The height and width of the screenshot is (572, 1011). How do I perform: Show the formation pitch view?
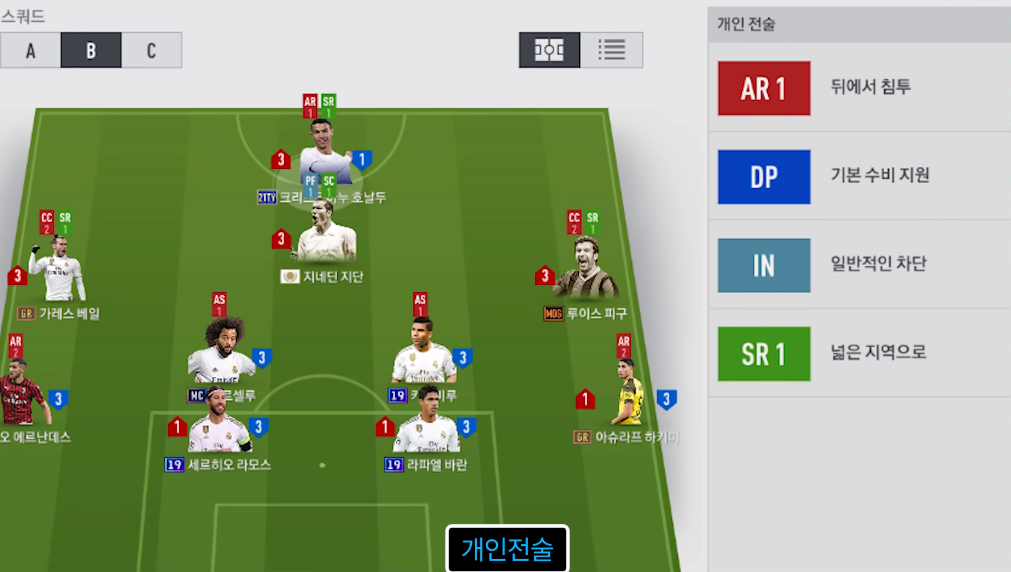pos(549,50)
